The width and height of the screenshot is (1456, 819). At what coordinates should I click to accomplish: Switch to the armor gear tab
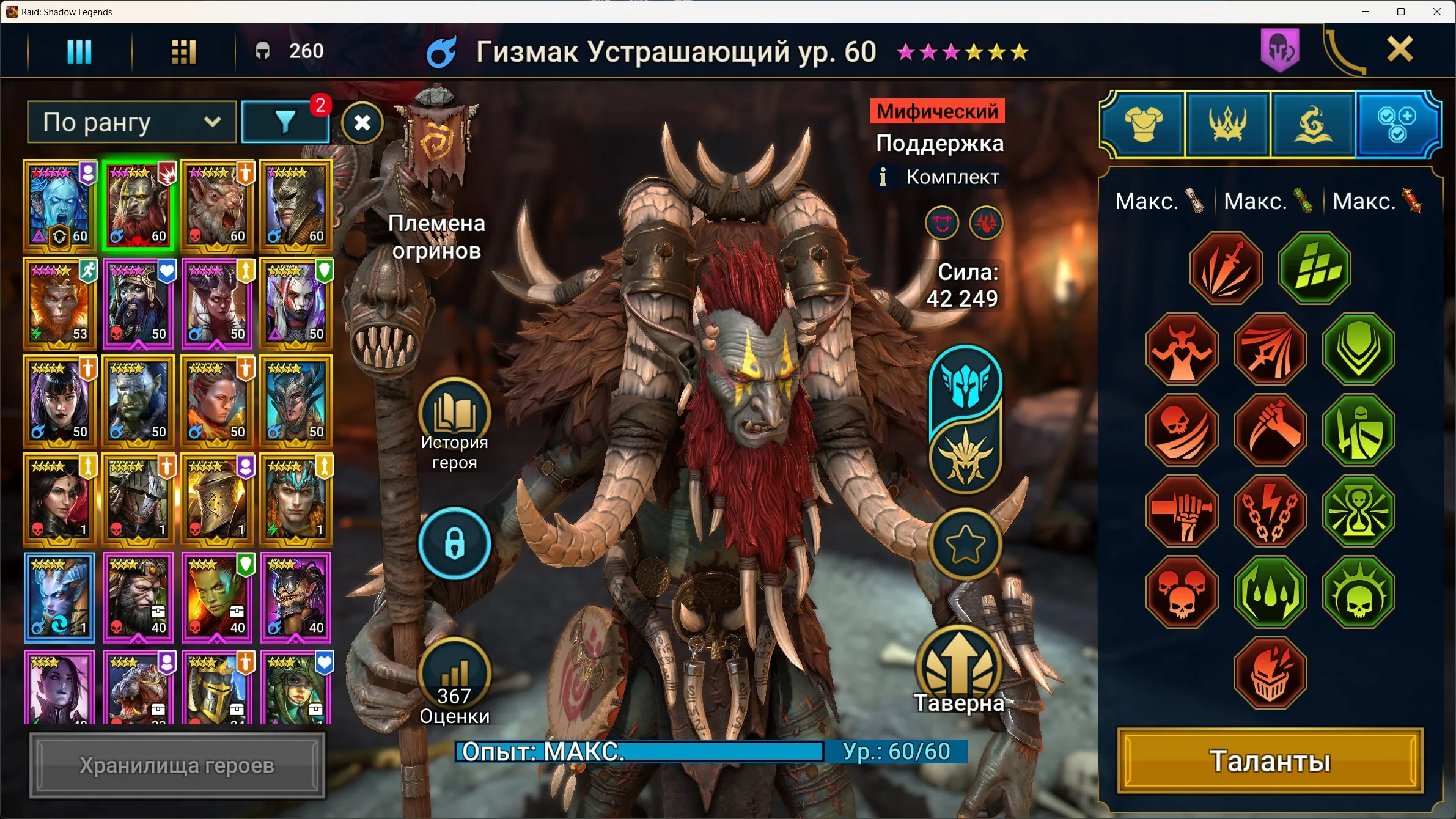[x=1143, y=123]
